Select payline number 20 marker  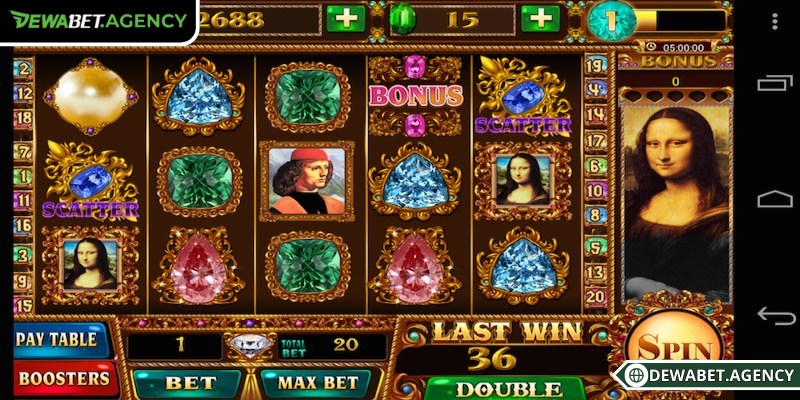click(595, 296)
